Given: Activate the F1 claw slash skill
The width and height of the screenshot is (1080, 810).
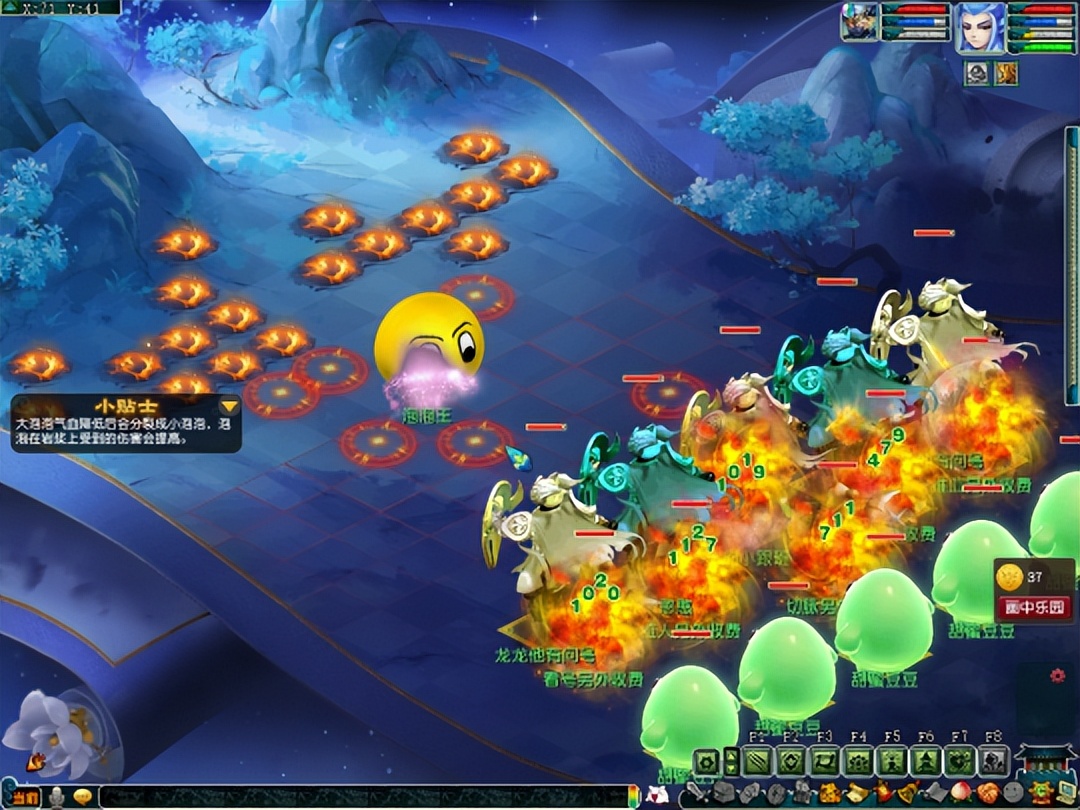Looking at the screenshot, I should pyautogui.click(x=759, y=762).
